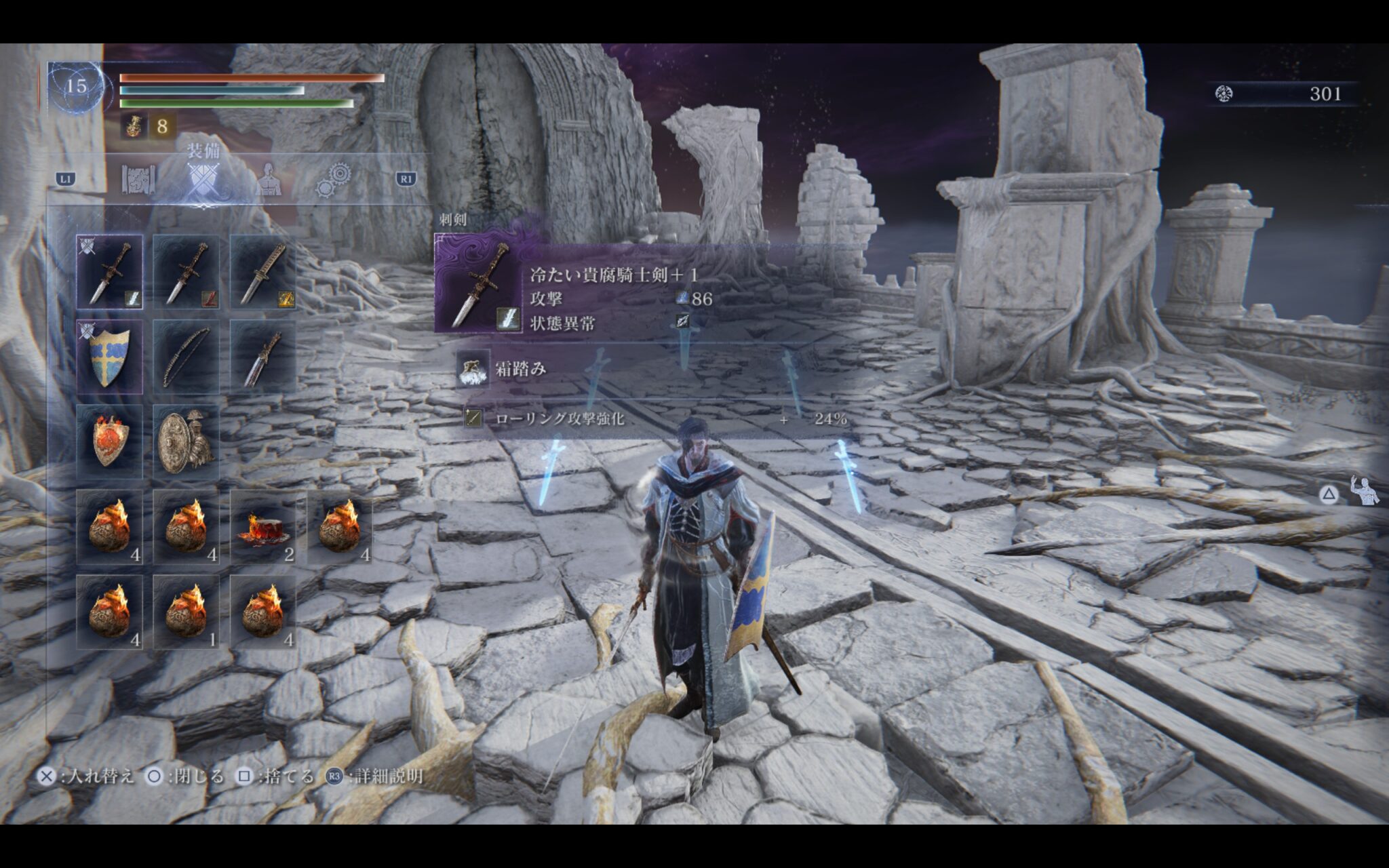Screen dimensions: 1389x868
Task: Select the equipped frost-badge rapier slot
Action: (110, 273)
